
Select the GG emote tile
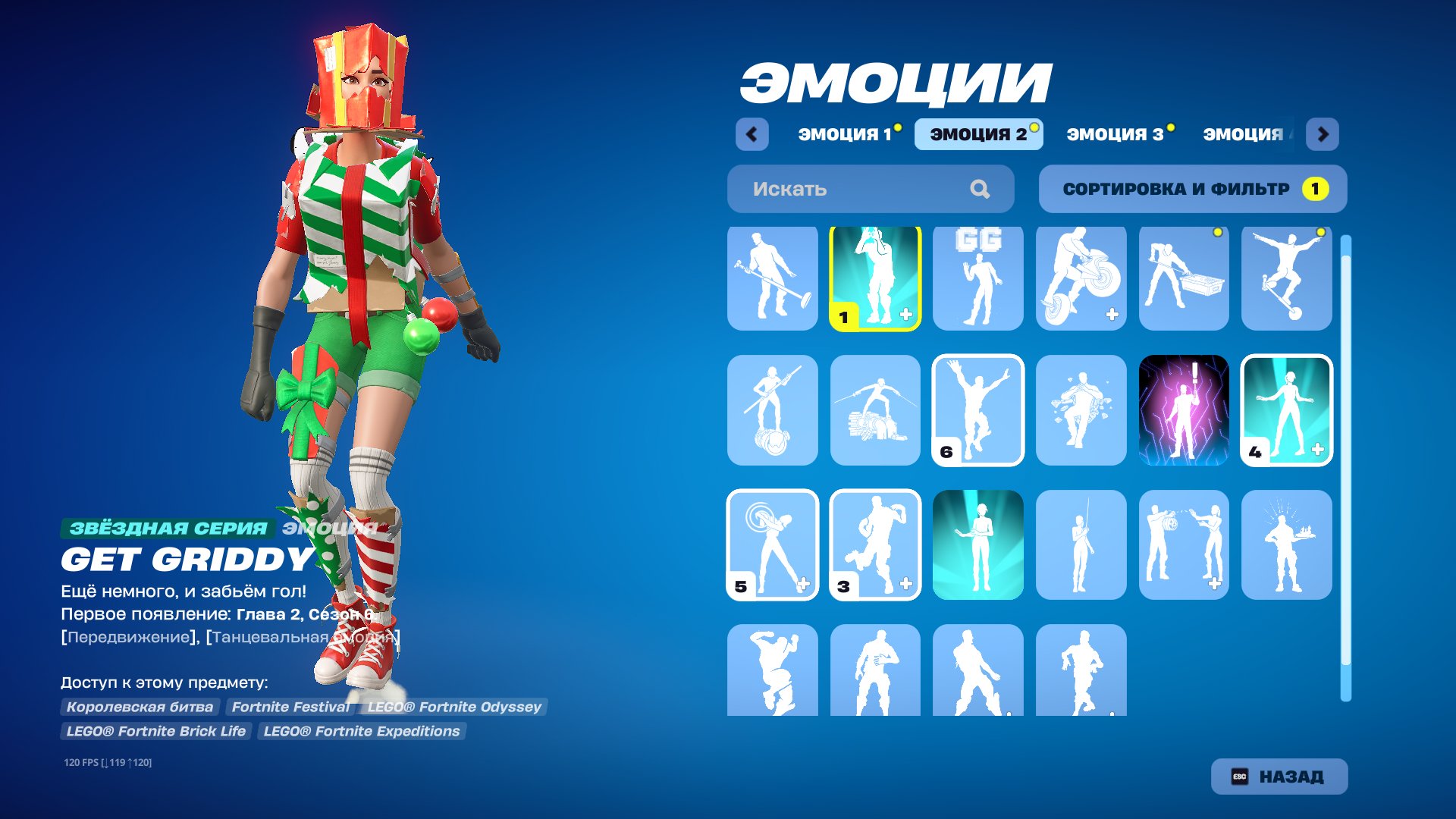[x=978, y=278]
